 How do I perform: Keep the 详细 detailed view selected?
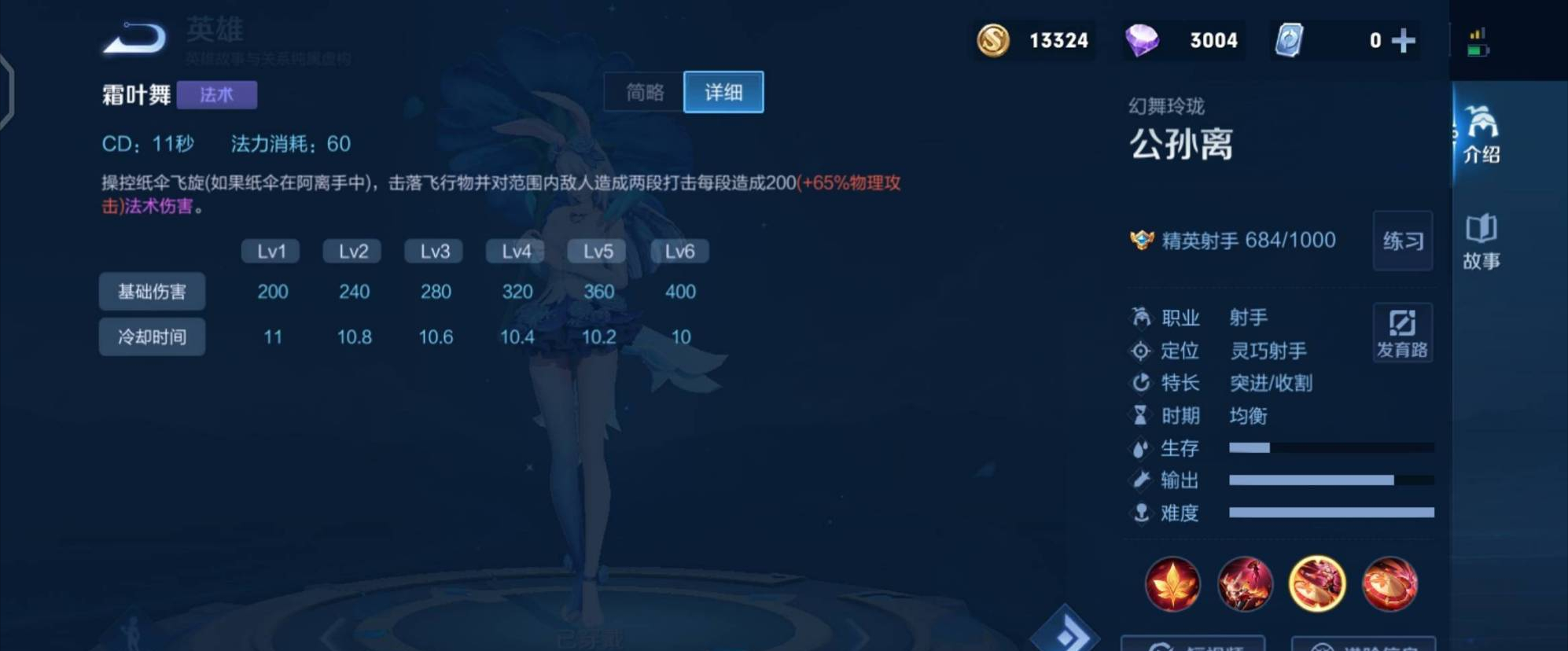tap(723, 92)
